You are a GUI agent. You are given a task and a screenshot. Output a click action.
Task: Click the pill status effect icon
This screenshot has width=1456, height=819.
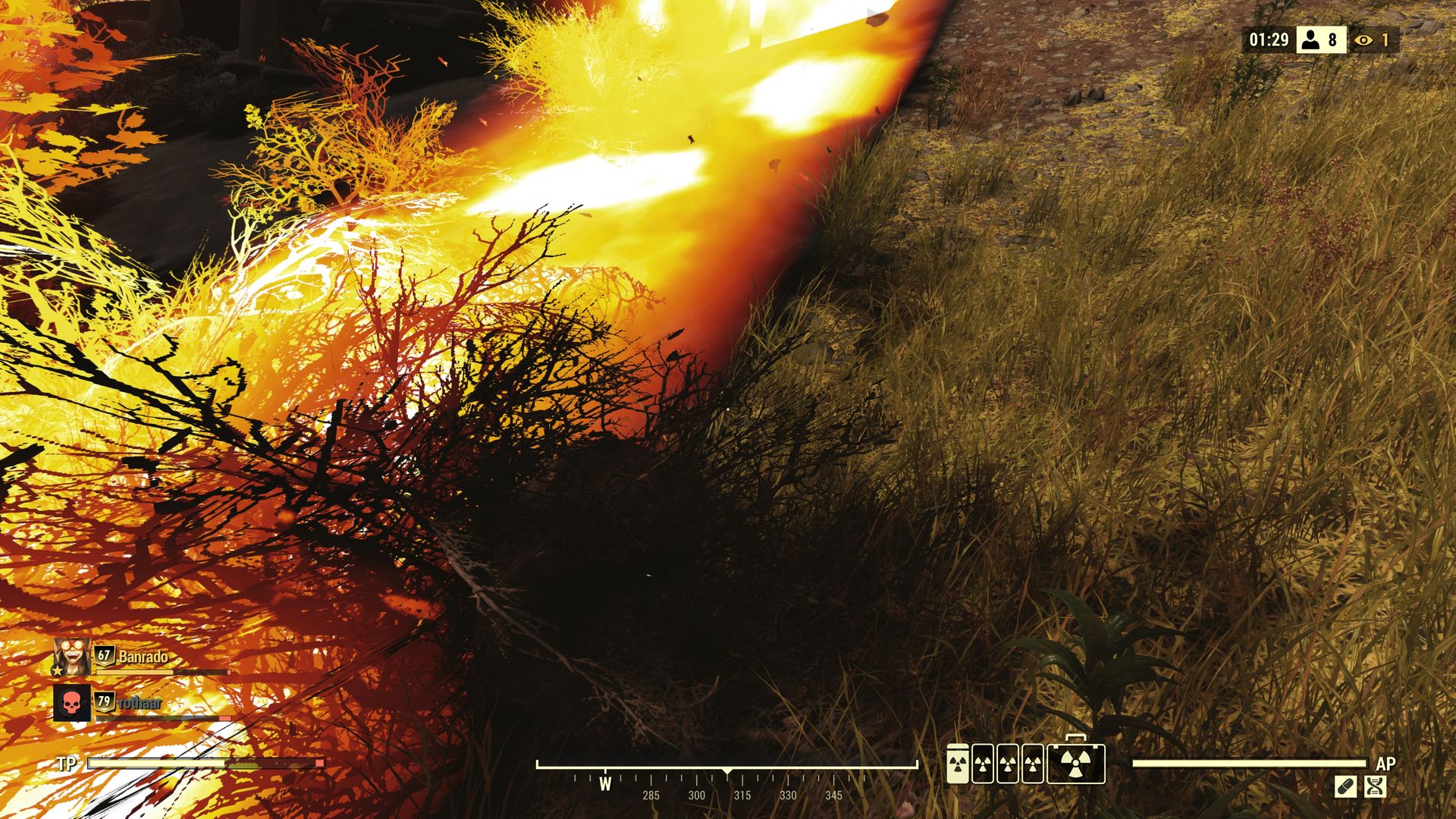pos(1345,786)
